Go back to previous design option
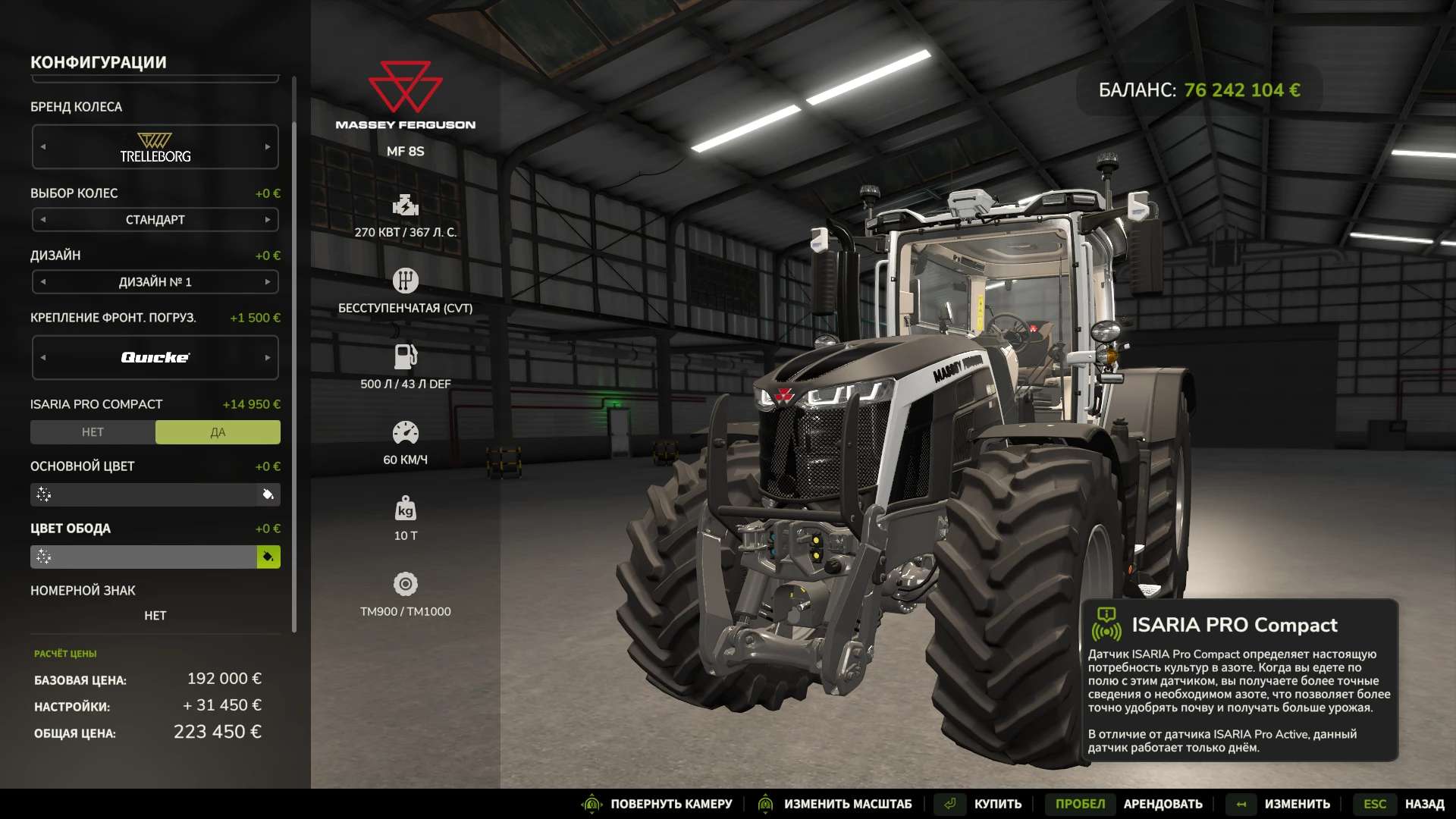The width and height of the screenshot is (1456, 819). point(43,282)
